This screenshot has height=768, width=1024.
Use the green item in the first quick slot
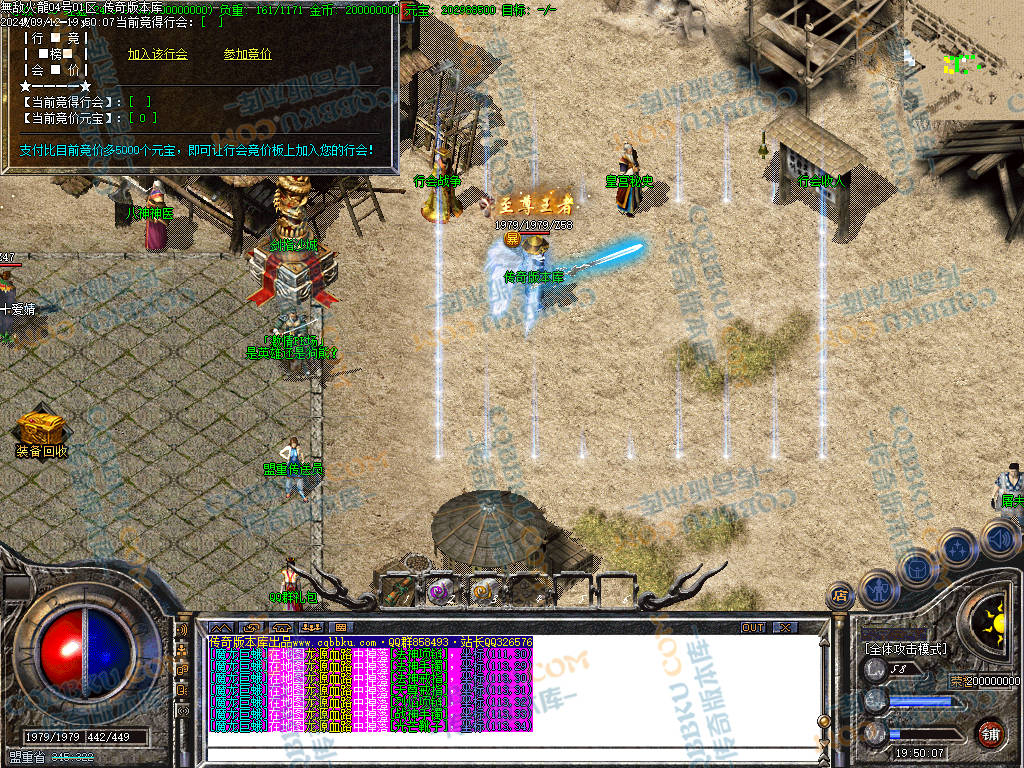(x=397, y=591)
